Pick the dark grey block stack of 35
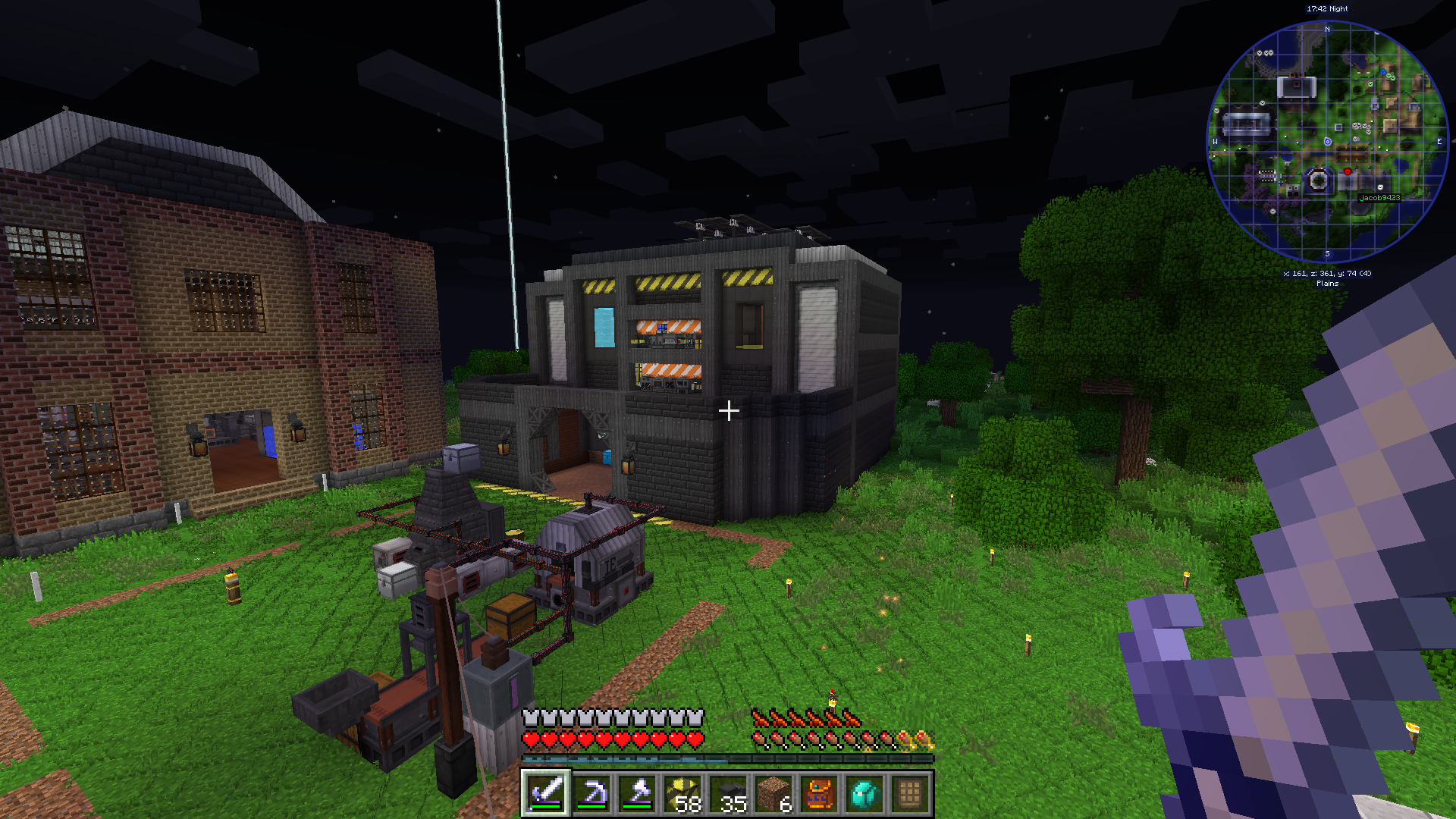Screen dimensions: 1456x819 [x=728, y=794]
